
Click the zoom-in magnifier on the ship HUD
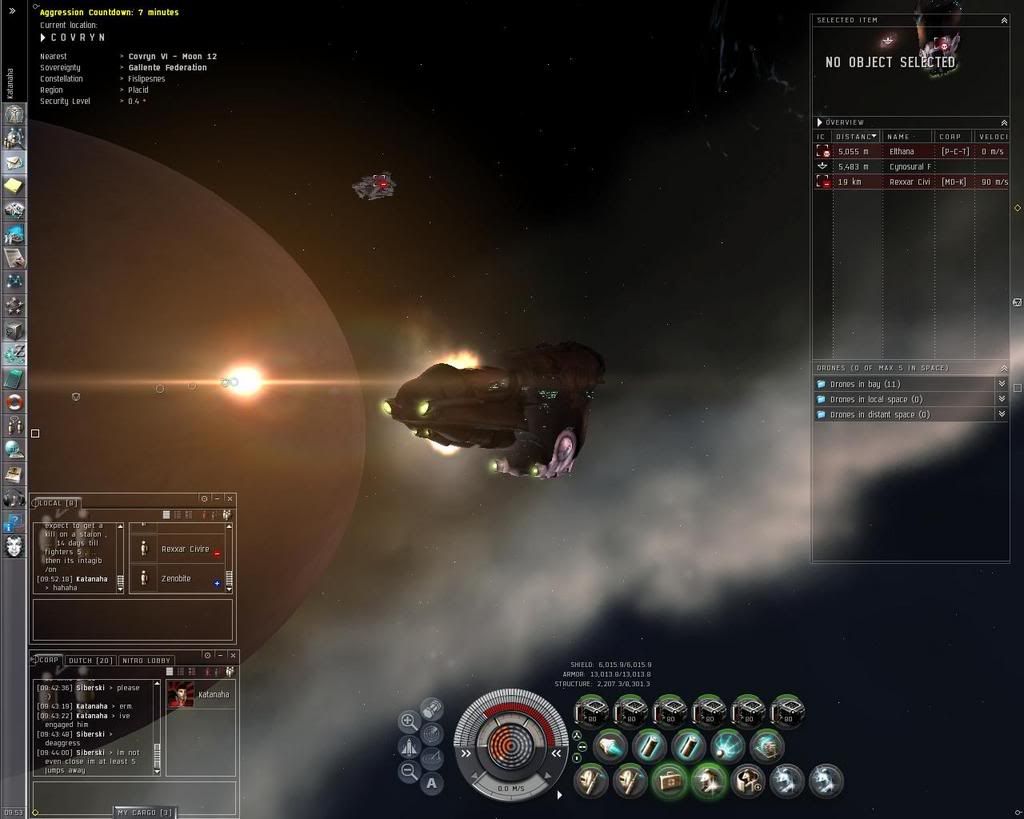tap(409, 720)
